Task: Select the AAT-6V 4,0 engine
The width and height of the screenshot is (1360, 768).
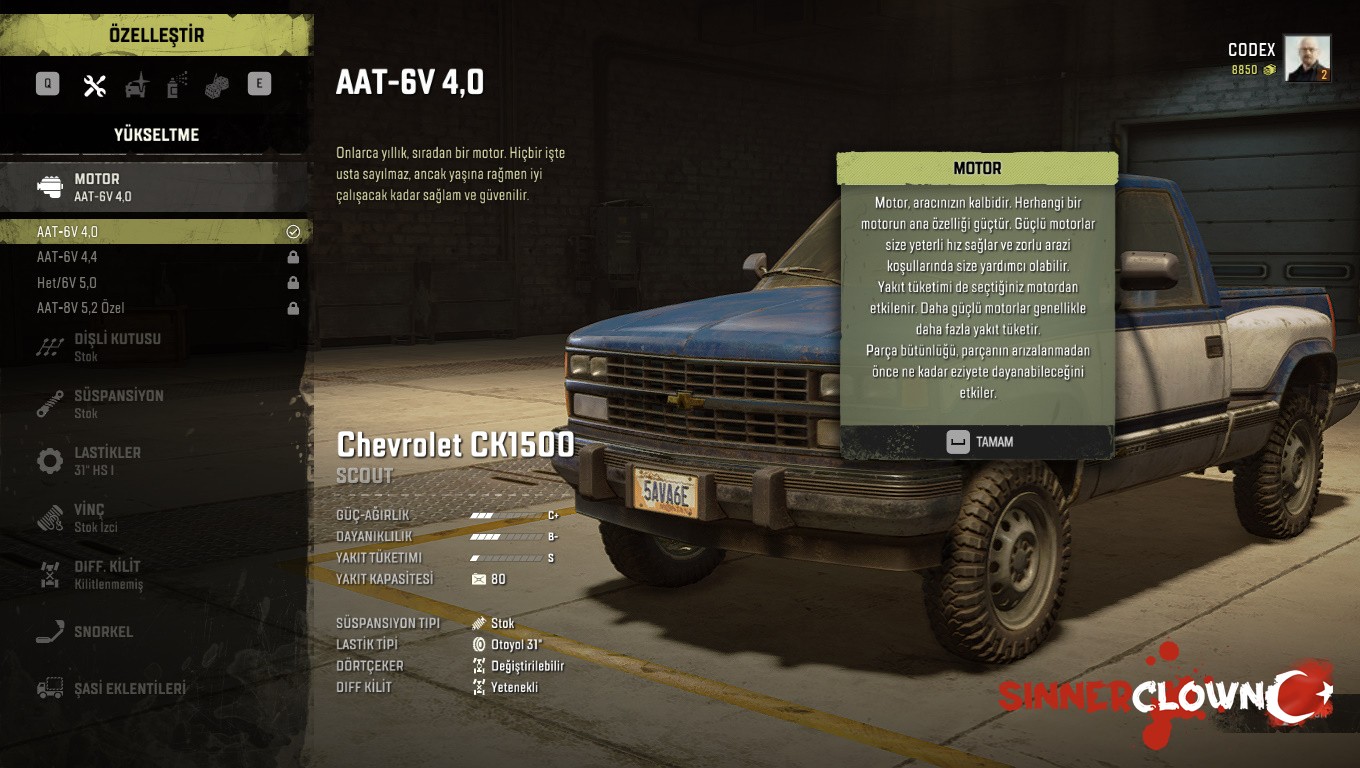Action: click(x=155, y=232)
